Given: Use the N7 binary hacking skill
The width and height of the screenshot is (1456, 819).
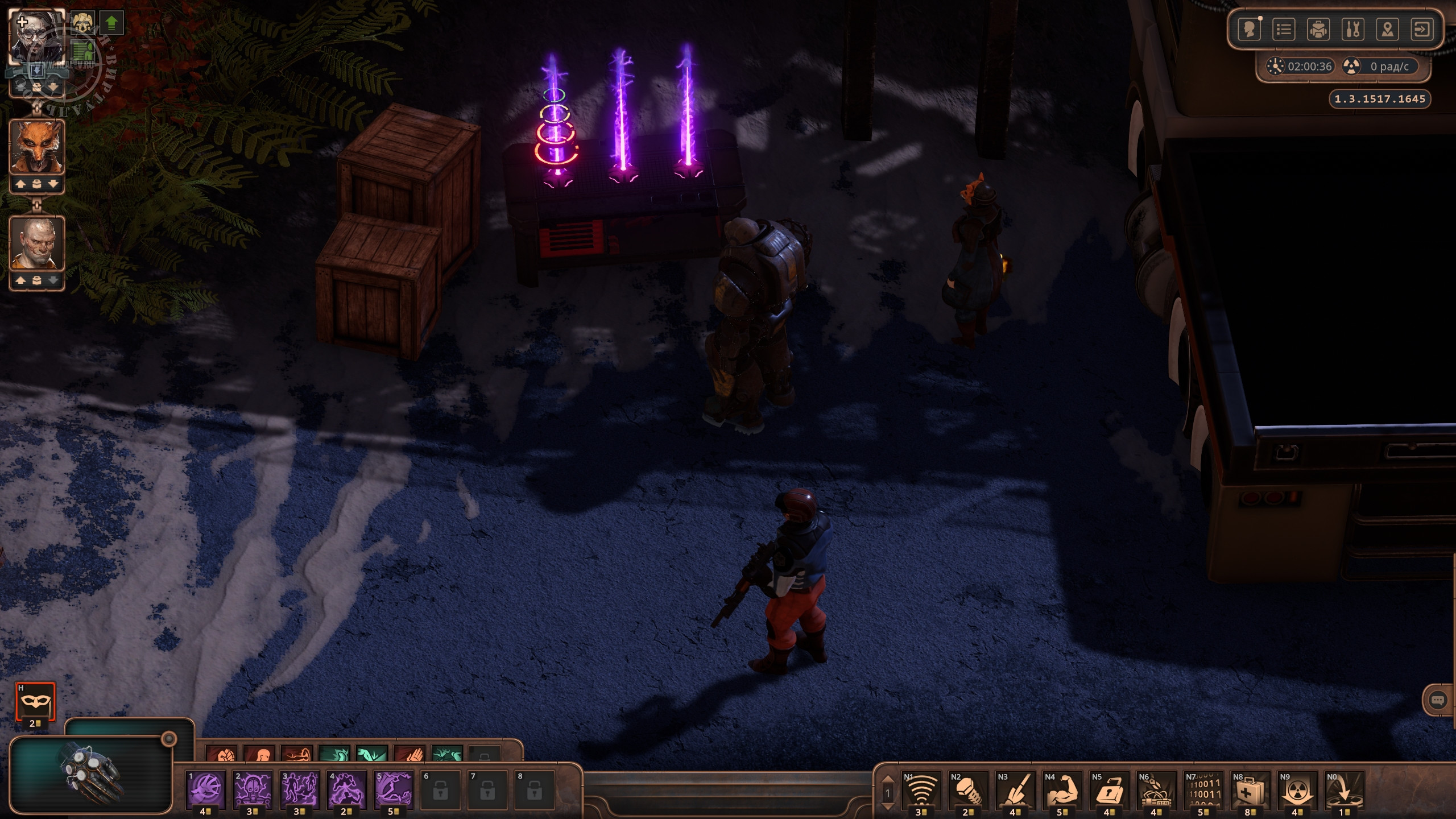Looking at the screenshot, I should pos(1203,790).
